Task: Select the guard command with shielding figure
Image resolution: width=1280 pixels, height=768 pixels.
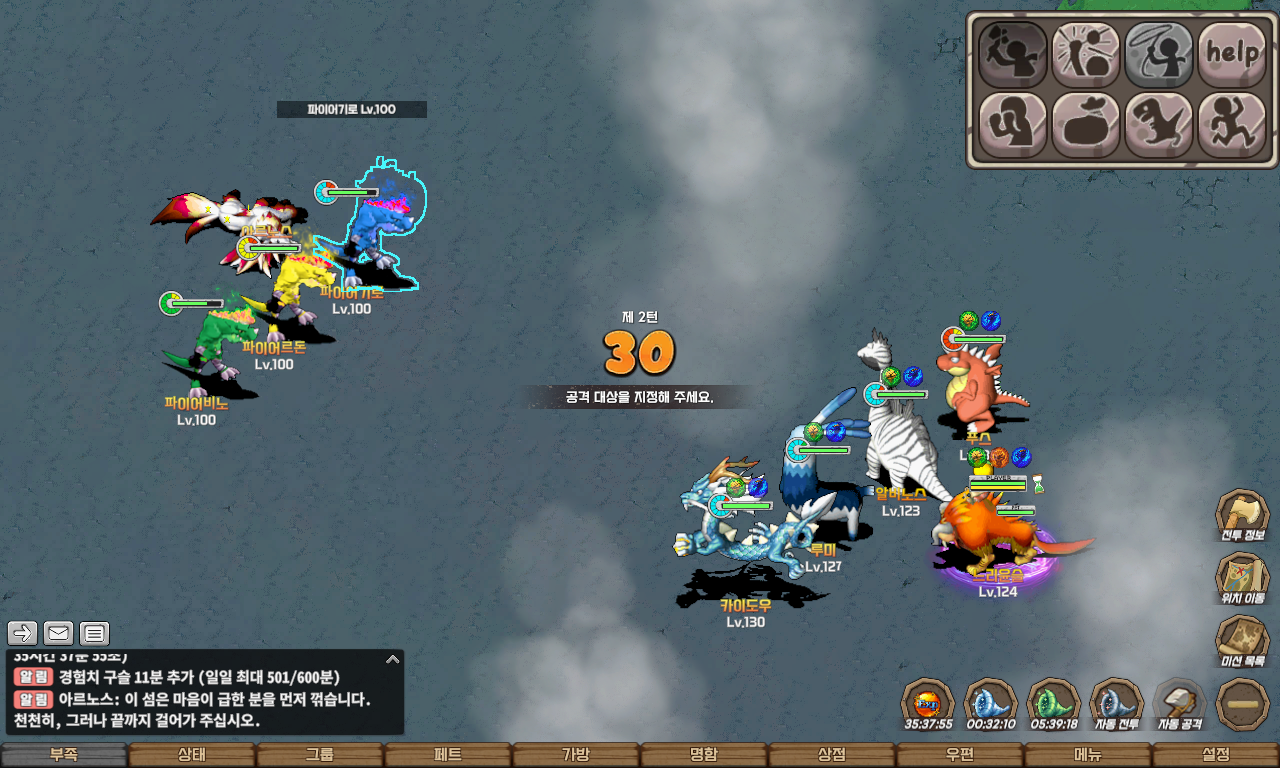Action: (1012, 125)
